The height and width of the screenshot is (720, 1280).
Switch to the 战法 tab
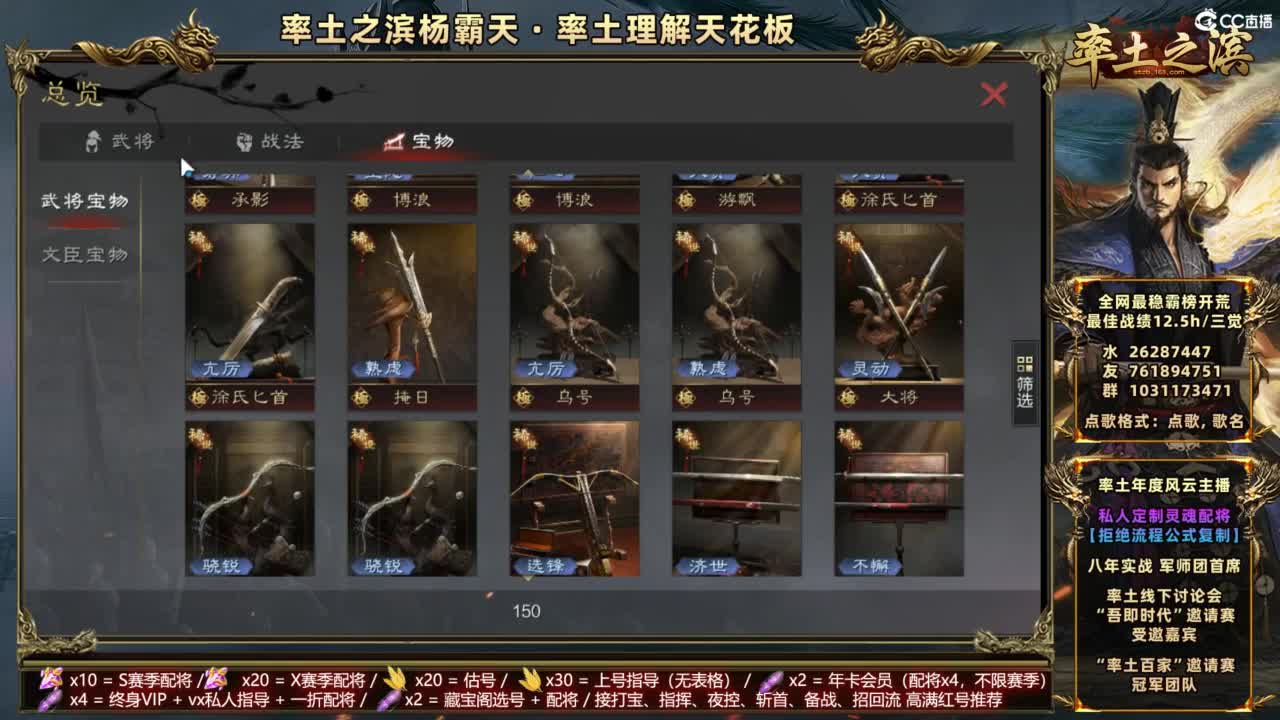270,141
